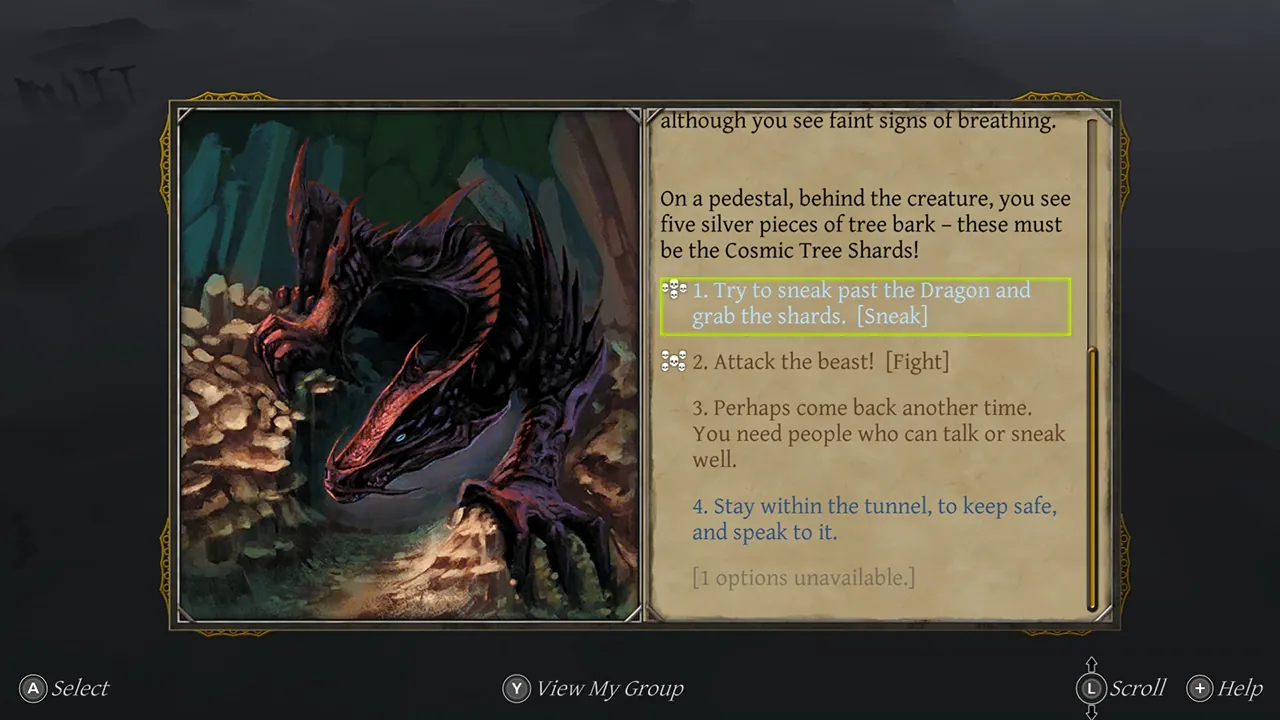Click the View My Group label
The height and width of the screenshot is (720, 1280).
click(609, 688)
